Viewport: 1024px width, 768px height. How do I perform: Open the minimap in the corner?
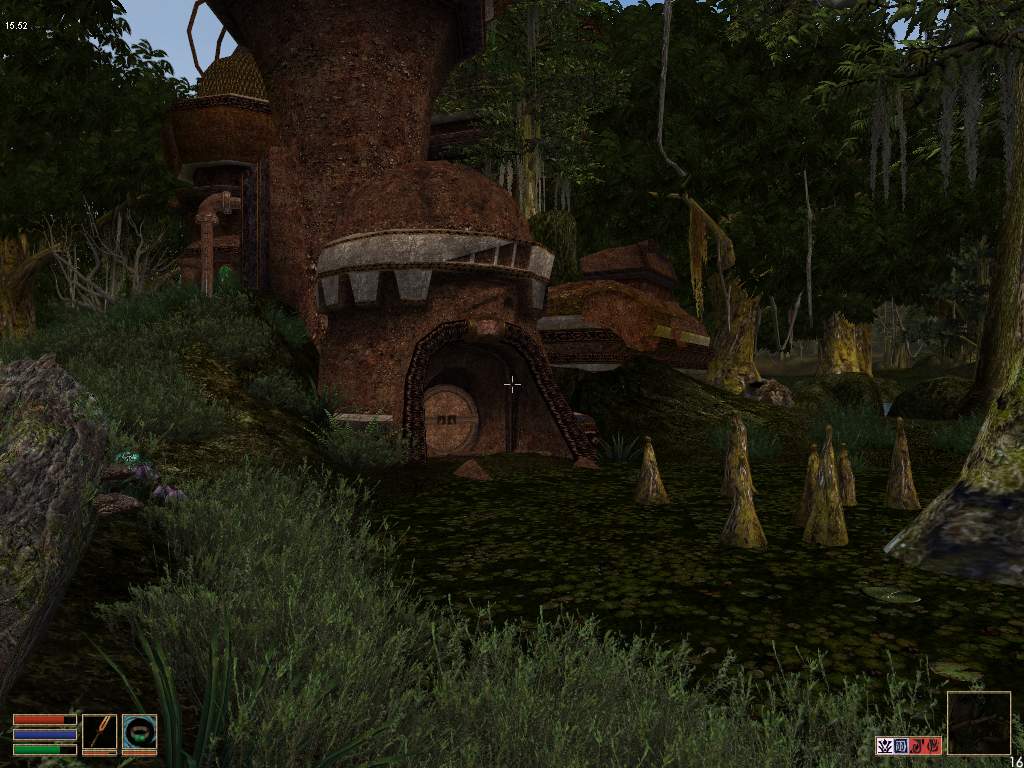click(978, 723)
